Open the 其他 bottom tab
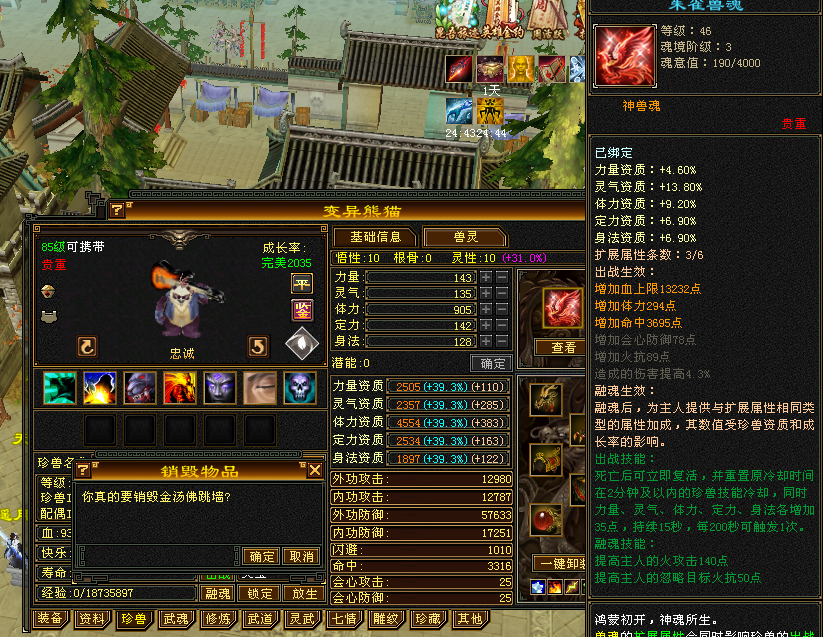Viewport: 823px width, 637px height. click(x=470, y=619)
